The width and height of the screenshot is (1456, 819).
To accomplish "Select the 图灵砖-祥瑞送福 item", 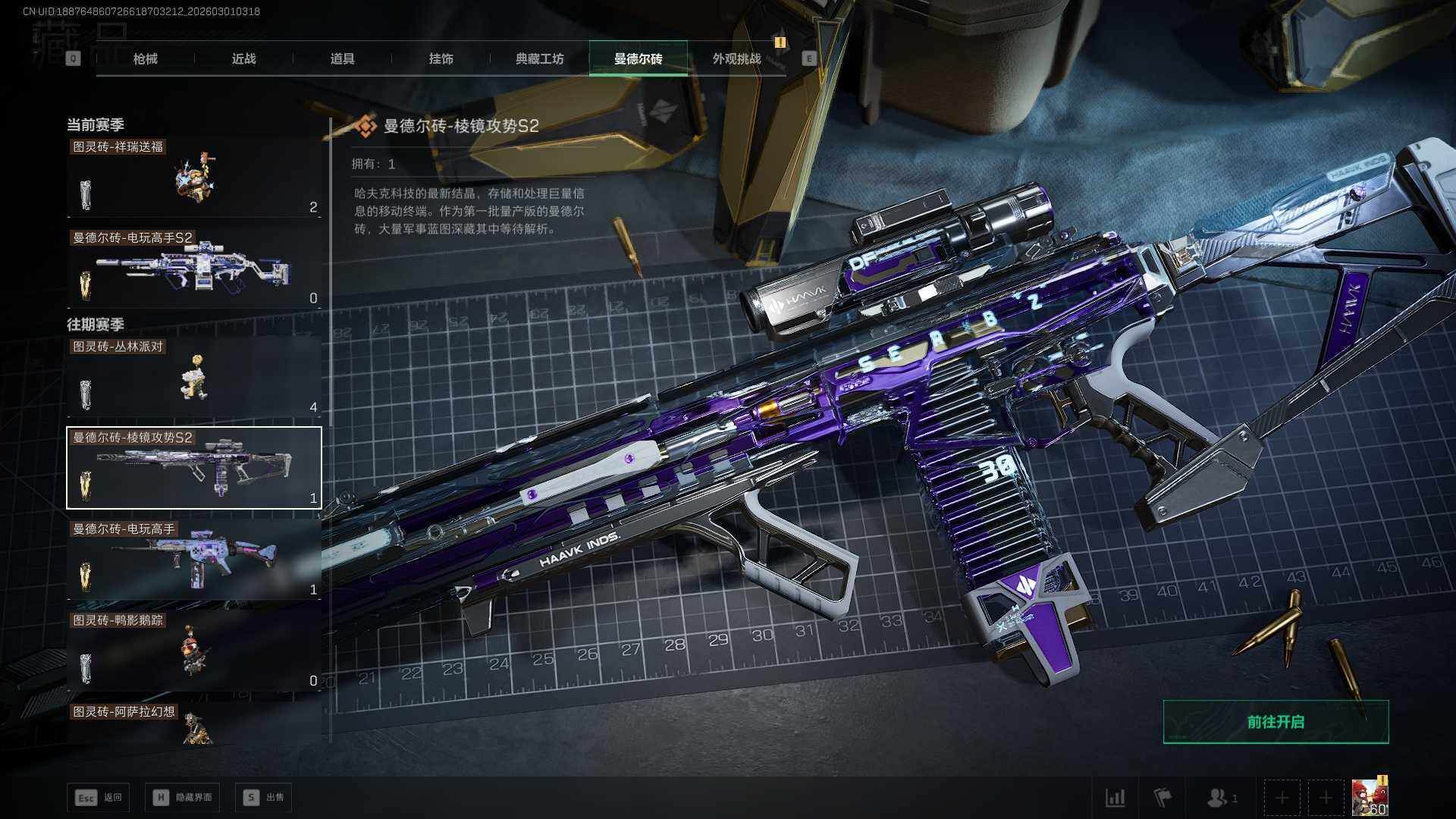I will [194, 178].
